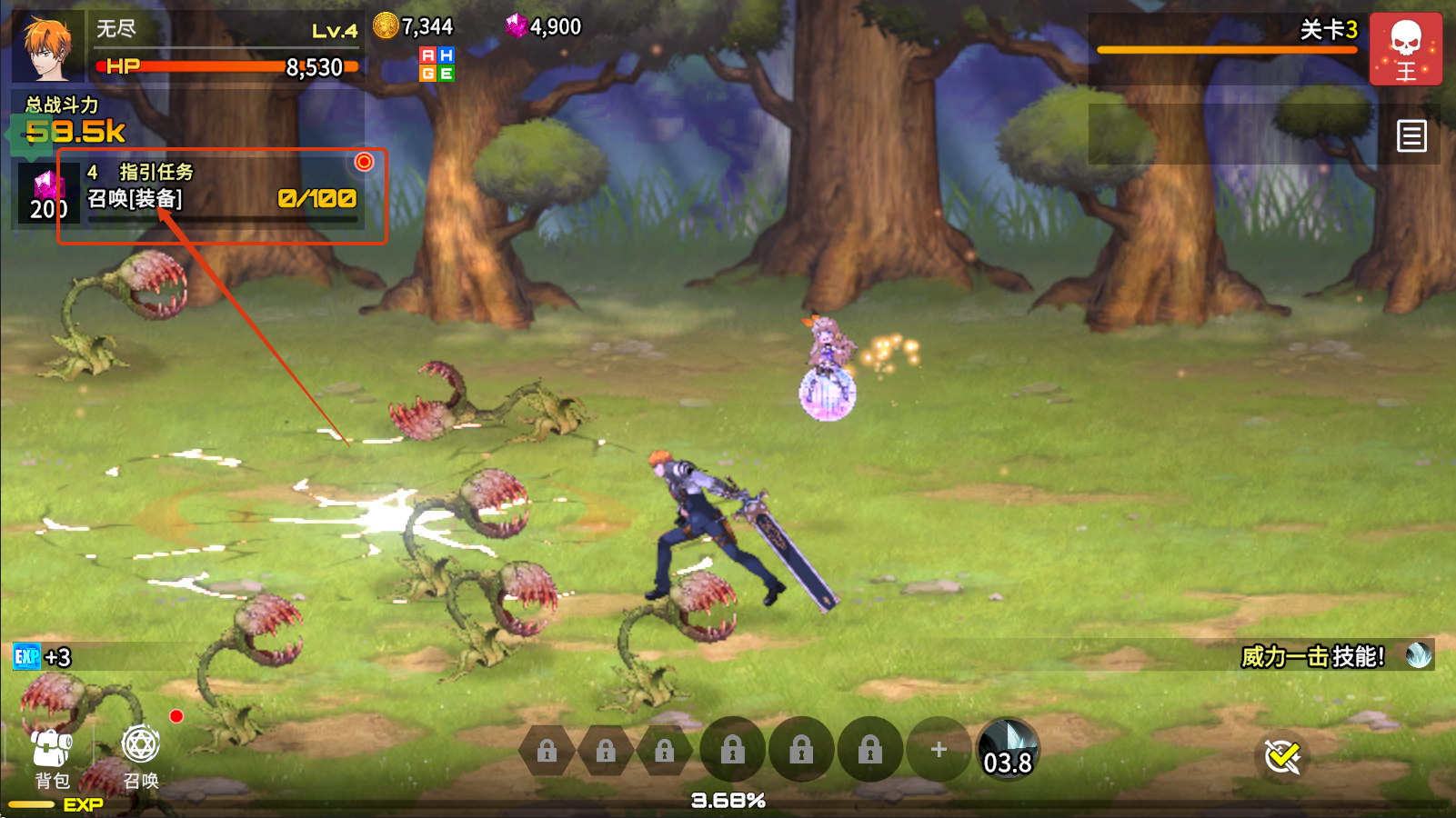This screenshot has height=818, width=1456.
Task: Activate the skill showing 03.8 cooldown
Action: (x=1008, y=751)
